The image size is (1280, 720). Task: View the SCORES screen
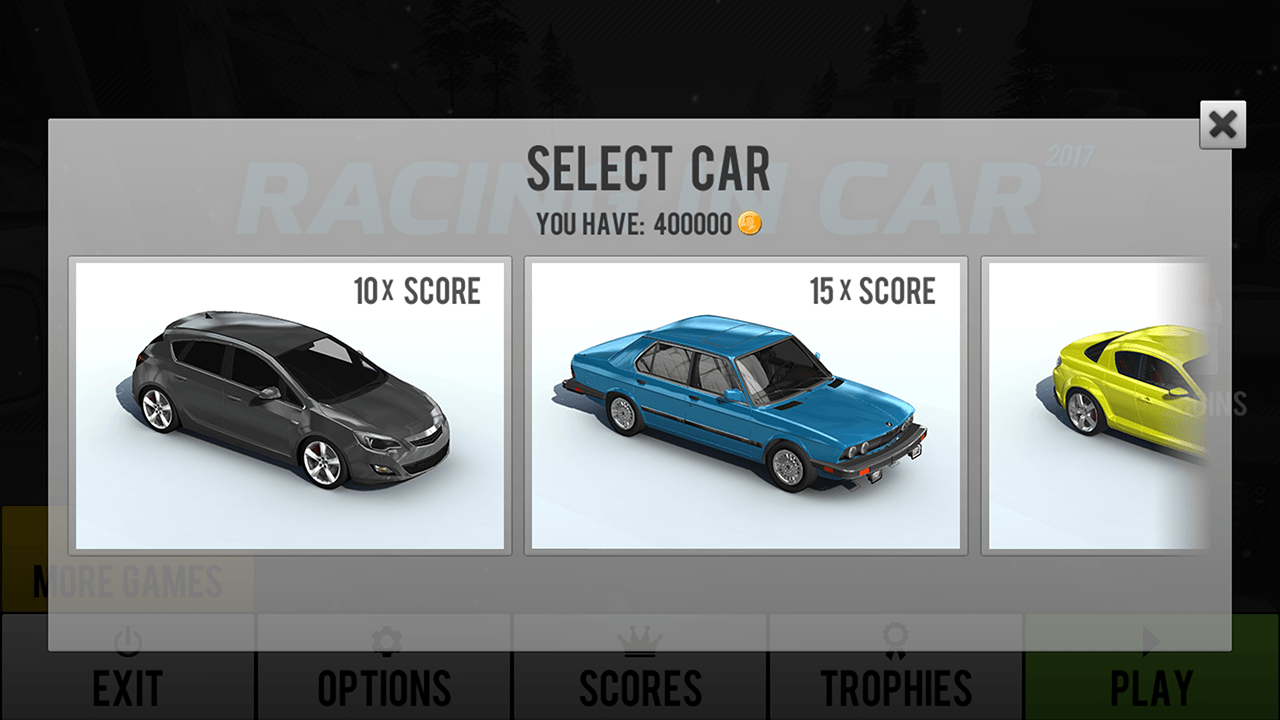click(639, 686)
